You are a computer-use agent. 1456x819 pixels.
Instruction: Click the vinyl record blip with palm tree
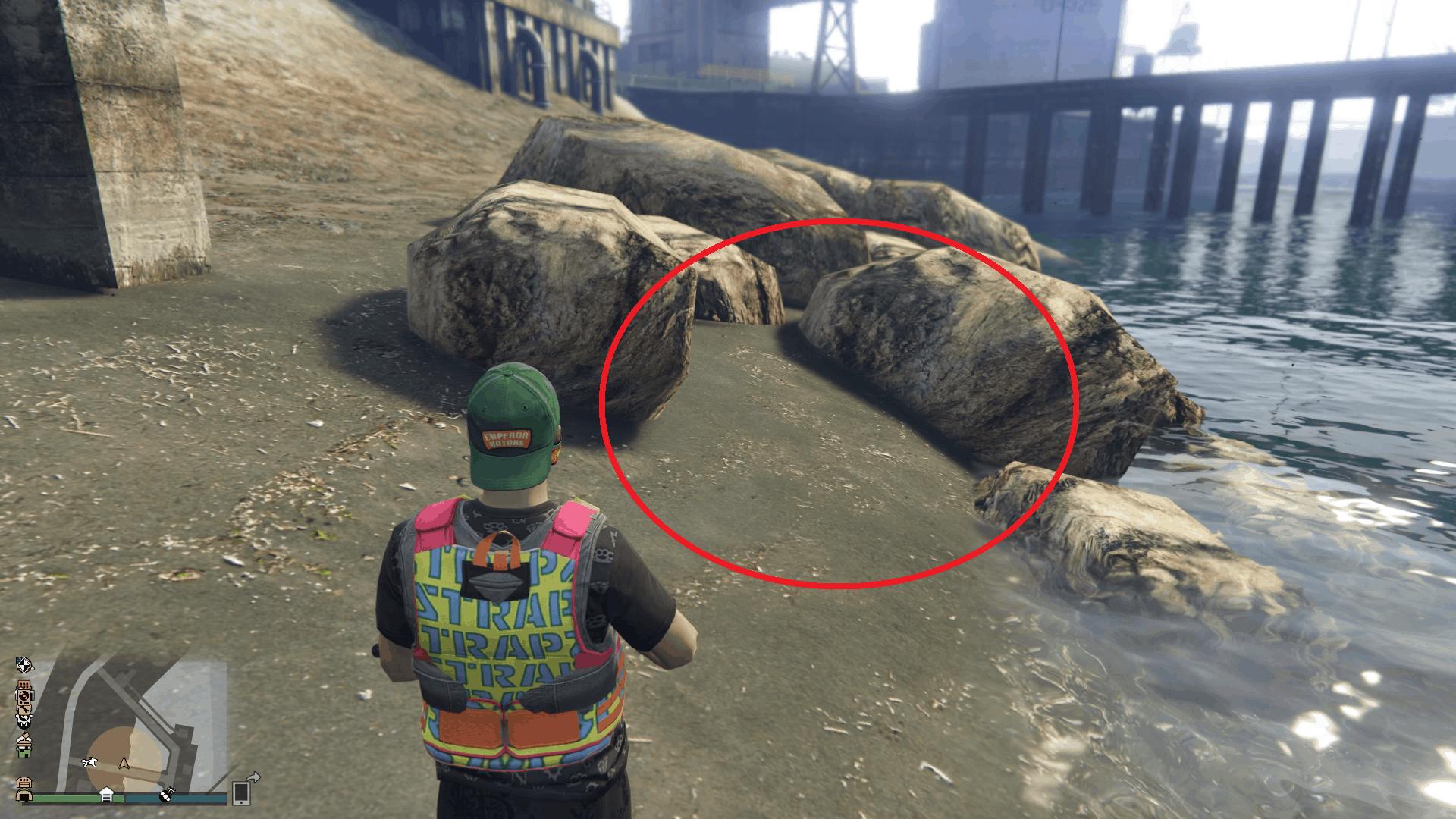pos(168,795)
